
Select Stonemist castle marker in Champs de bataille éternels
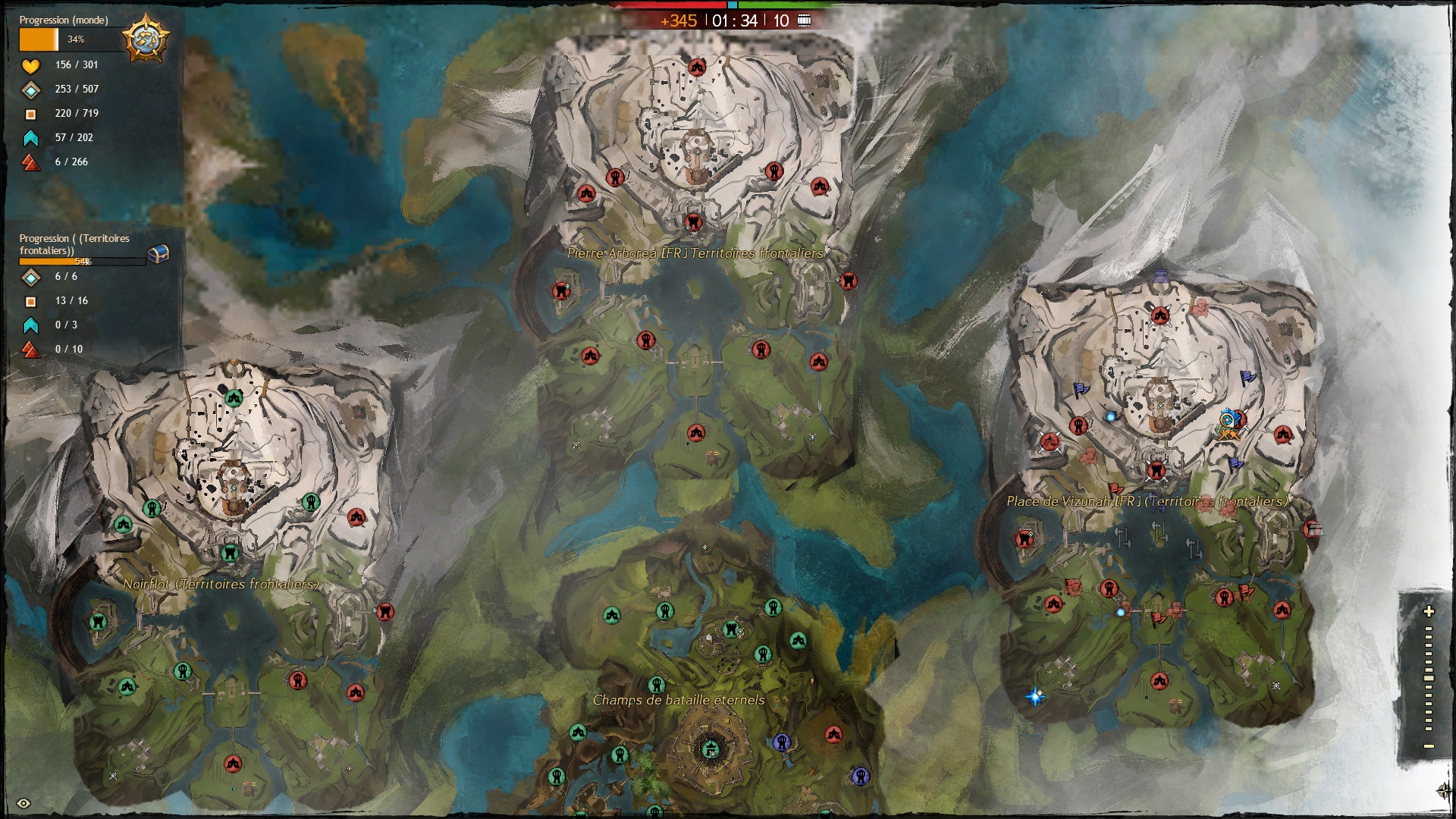711,750
